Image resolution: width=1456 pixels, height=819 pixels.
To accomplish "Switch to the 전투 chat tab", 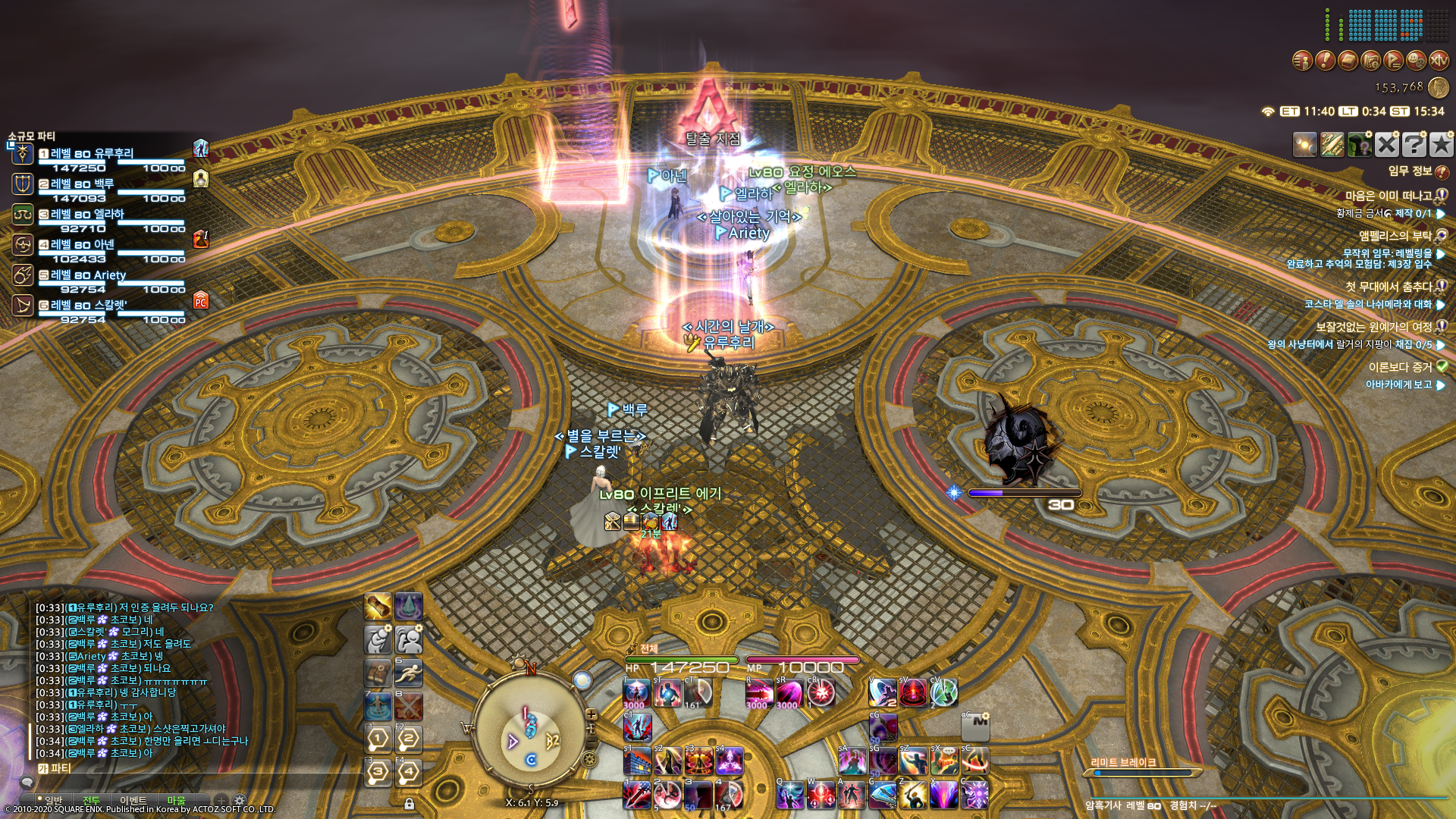I will (x=91, y=801).
